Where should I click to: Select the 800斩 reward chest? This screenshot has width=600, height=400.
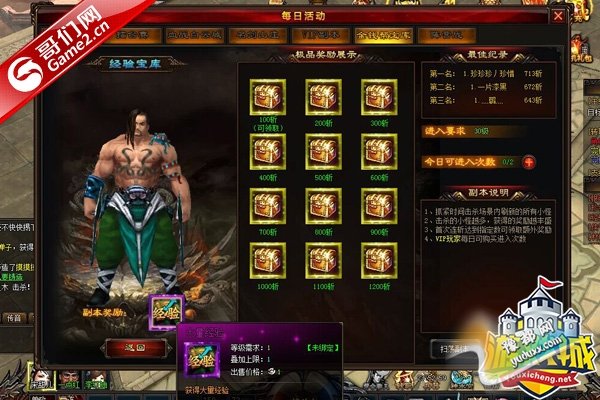tap(322, 207)
